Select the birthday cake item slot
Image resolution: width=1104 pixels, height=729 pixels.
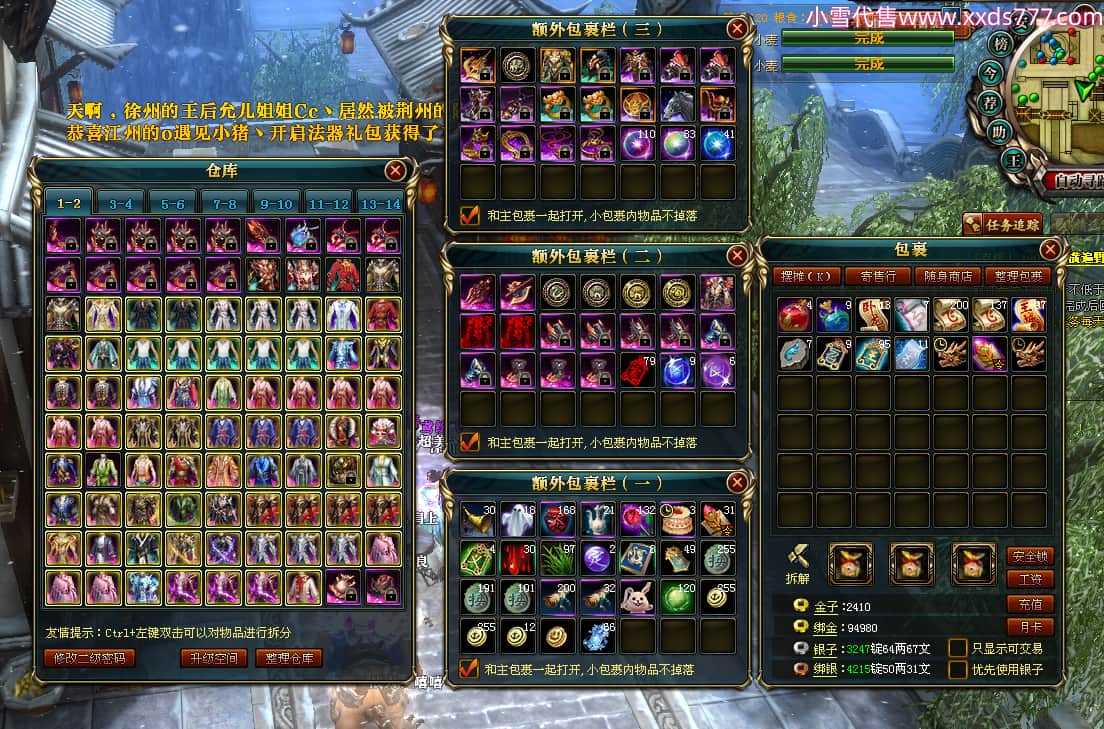(678, 518)
